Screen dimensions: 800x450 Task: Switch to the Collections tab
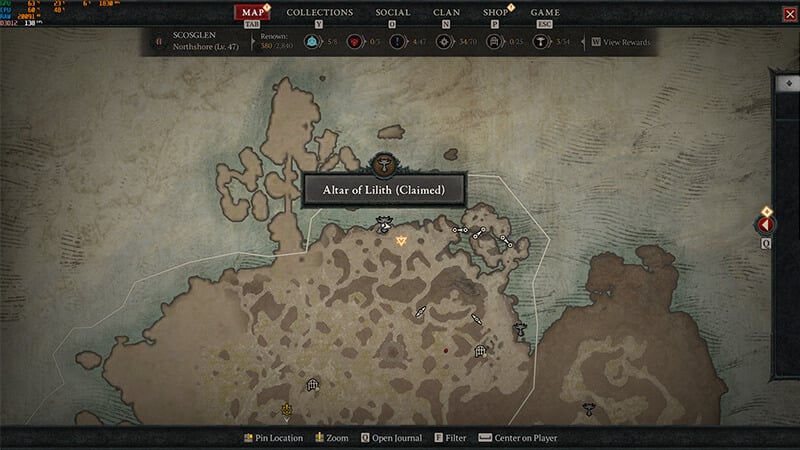pyautogui.click(x=320, y=13)
